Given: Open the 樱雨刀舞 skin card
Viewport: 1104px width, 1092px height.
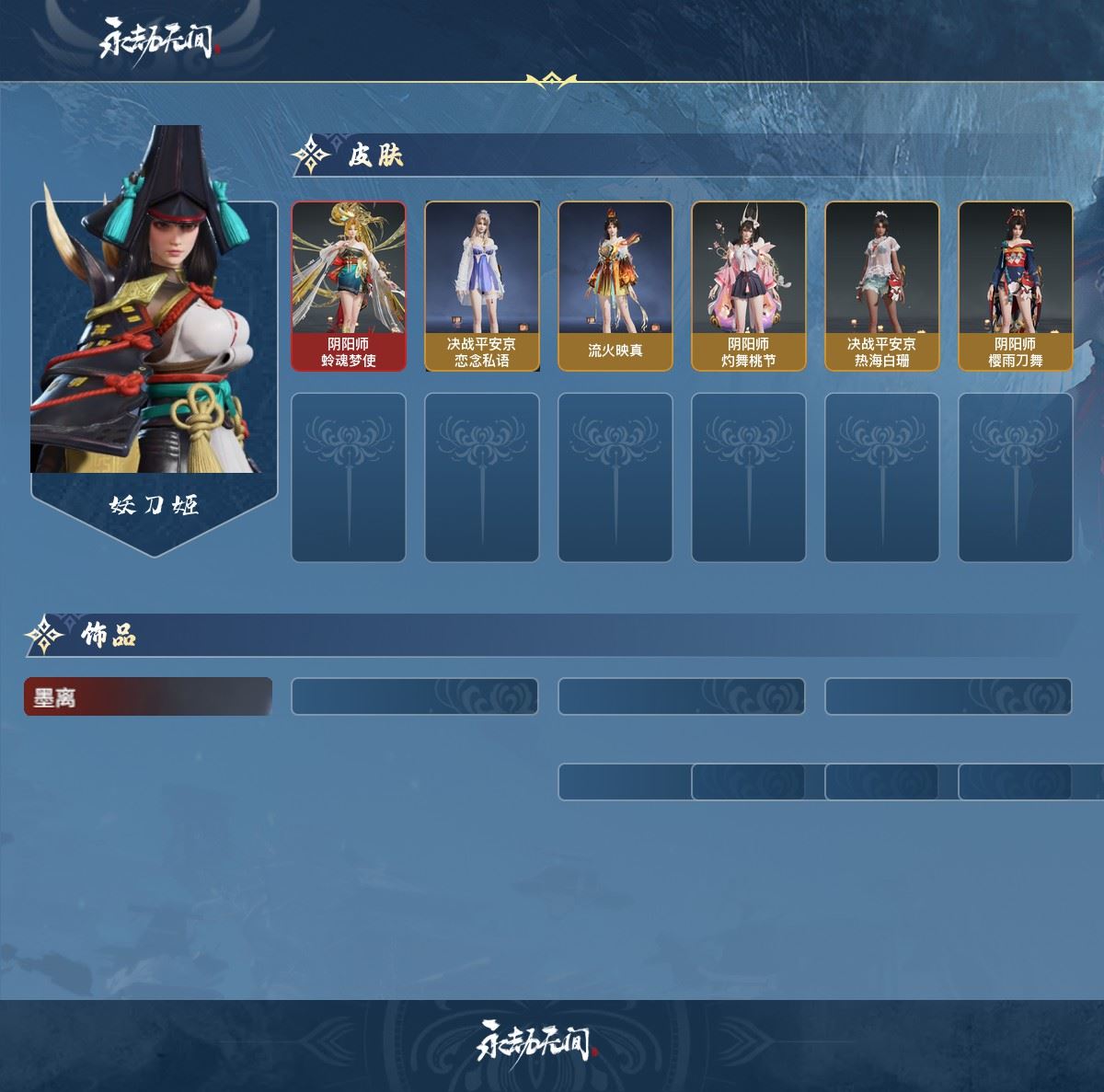Looking at the screenshot, I should (1016, 286).
